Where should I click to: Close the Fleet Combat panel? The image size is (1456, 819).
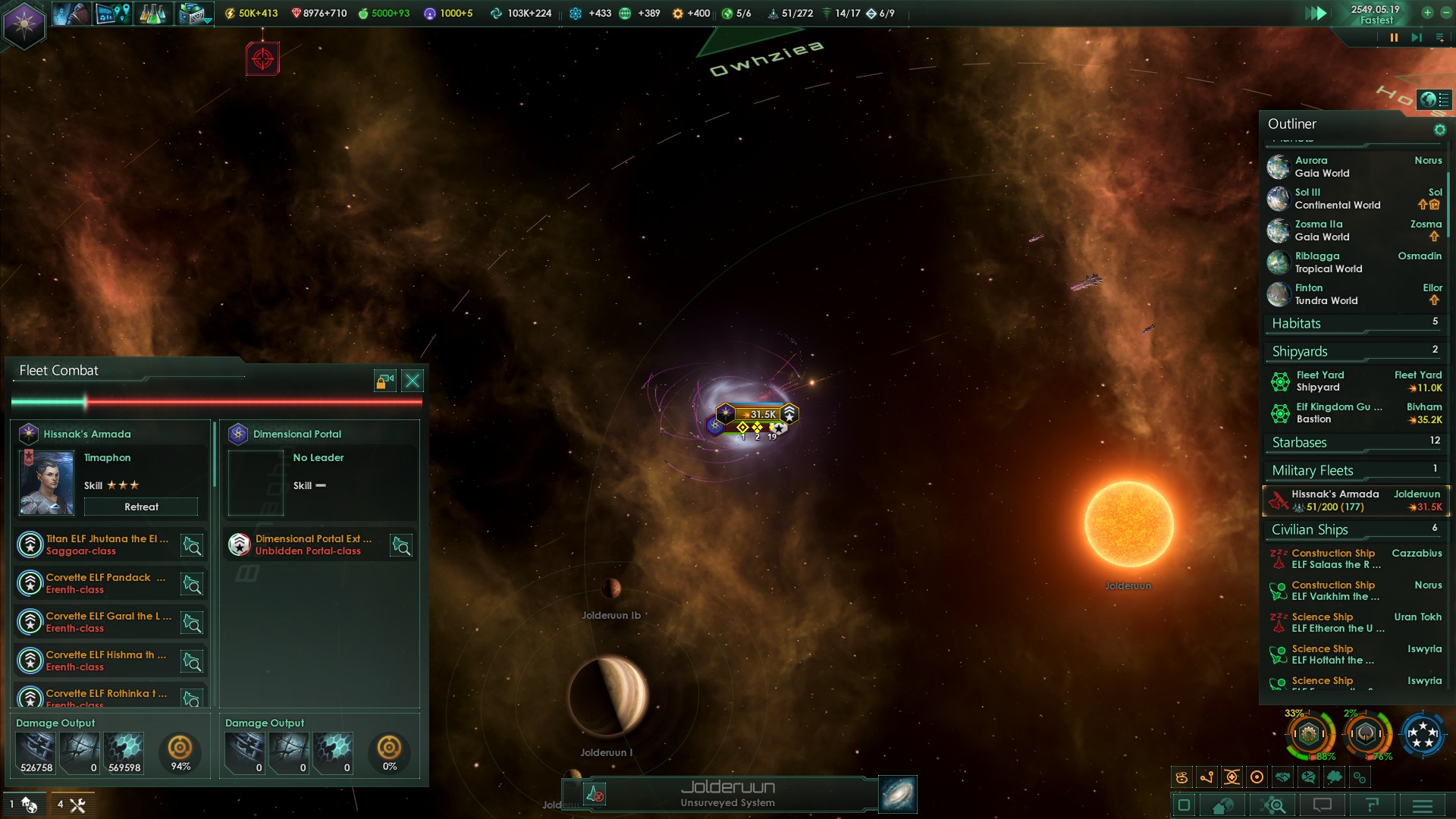pyautogui.click(x=413, y=381)
